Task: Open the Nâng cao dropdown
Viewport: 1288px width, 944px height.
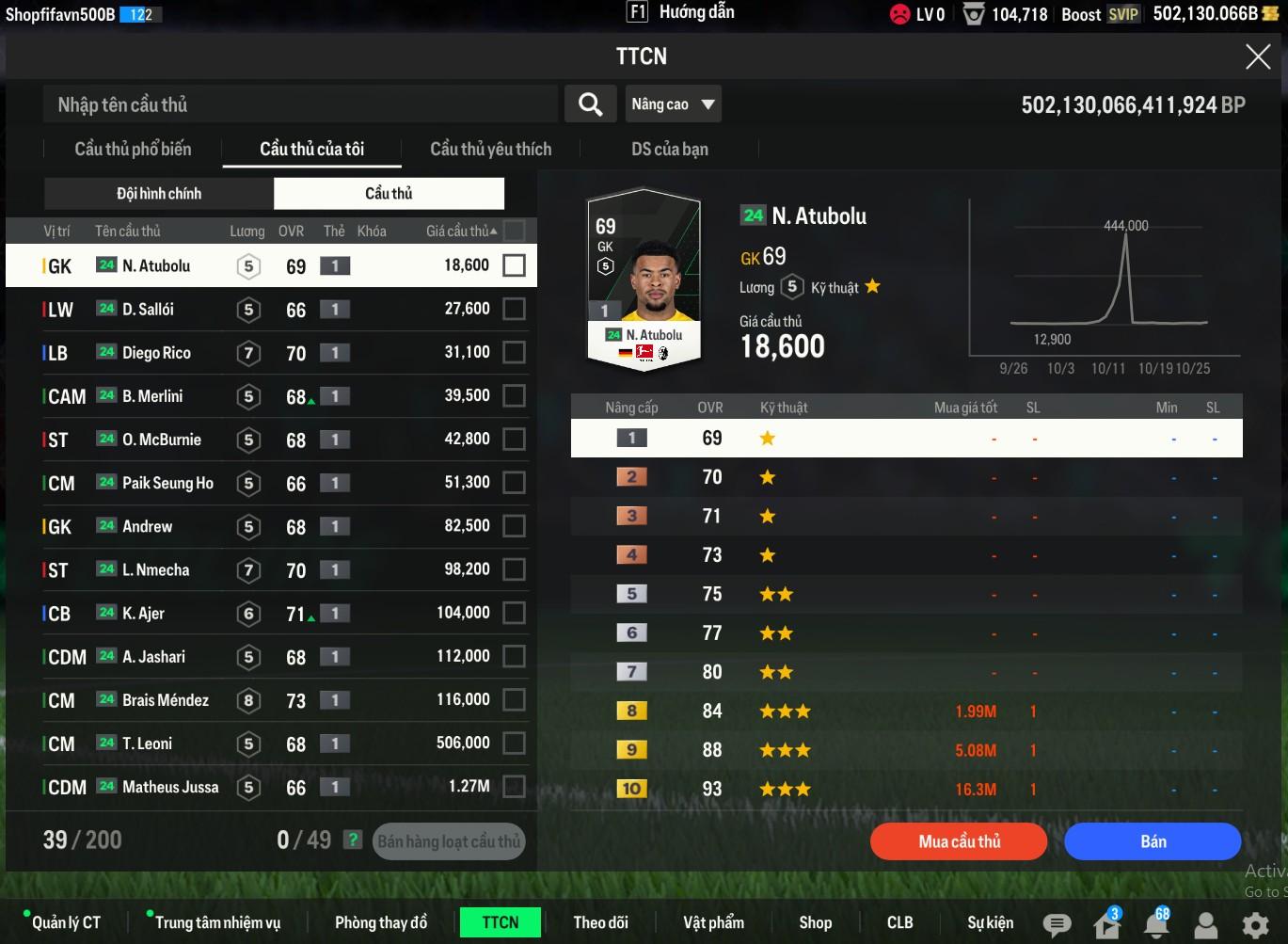Action: 673,104
